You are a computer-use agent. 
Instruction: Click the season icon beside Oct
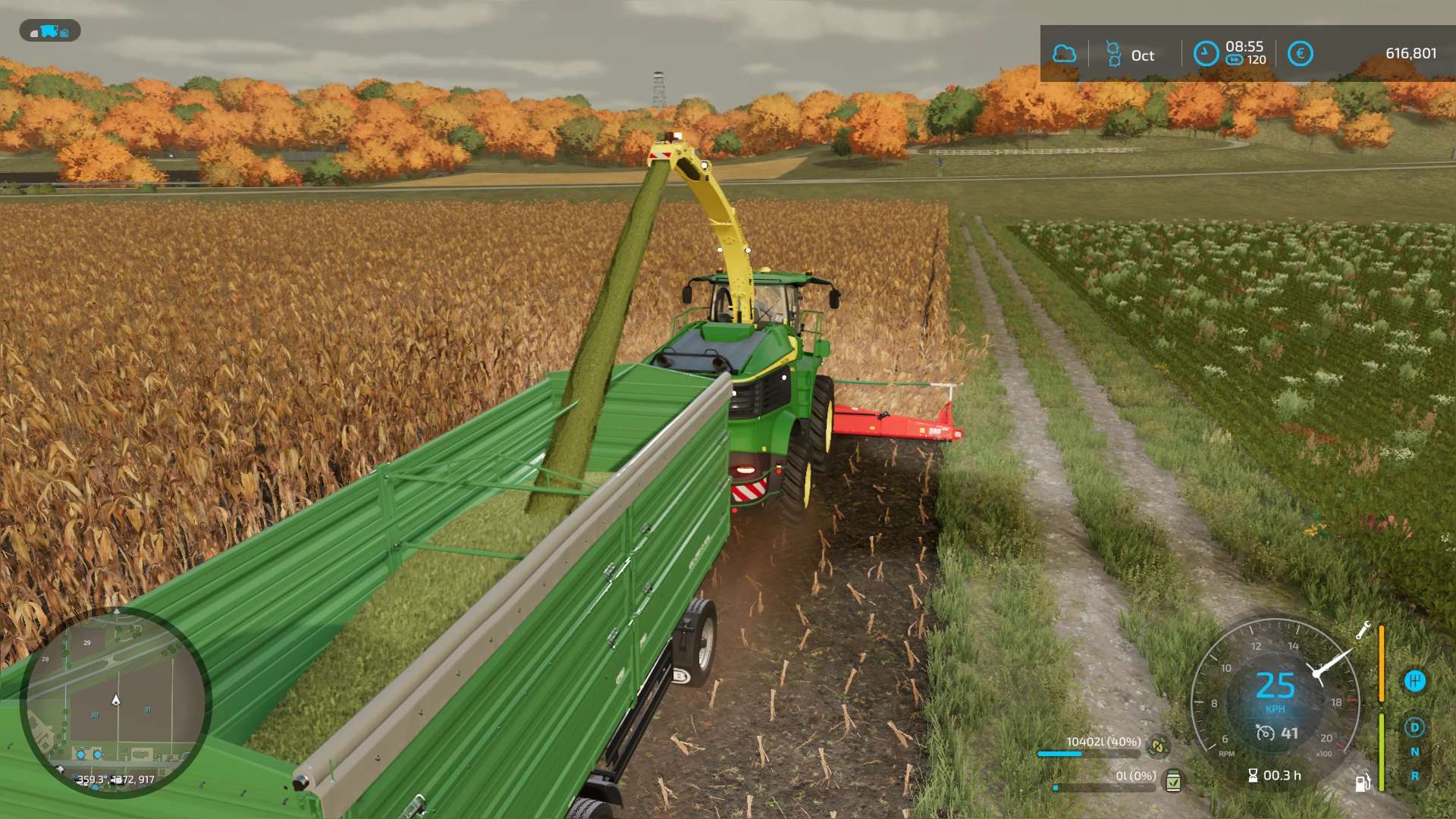1113,54
